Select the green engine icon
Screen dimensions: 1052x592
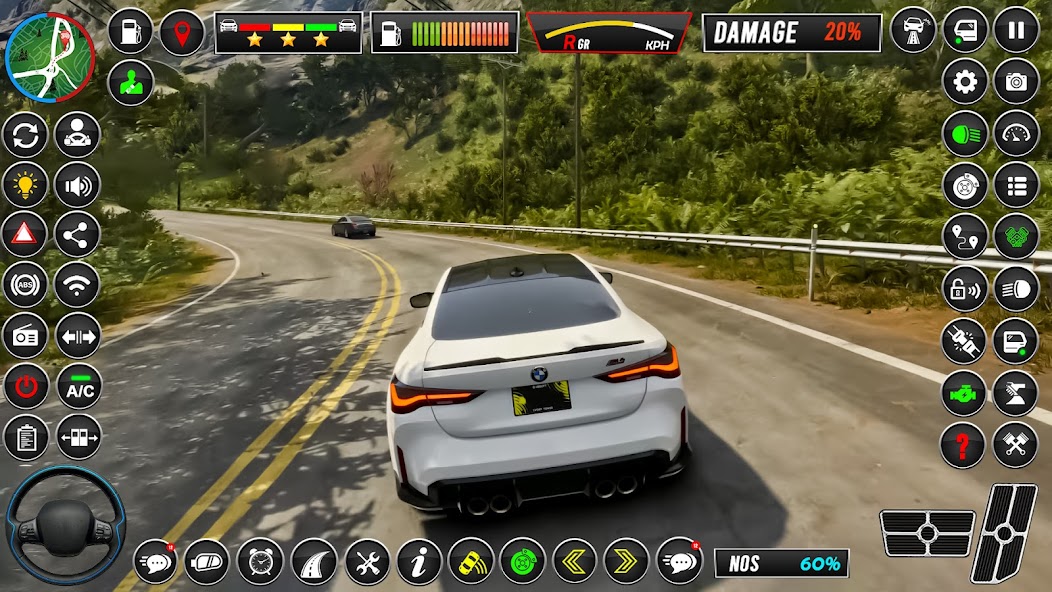964,393
